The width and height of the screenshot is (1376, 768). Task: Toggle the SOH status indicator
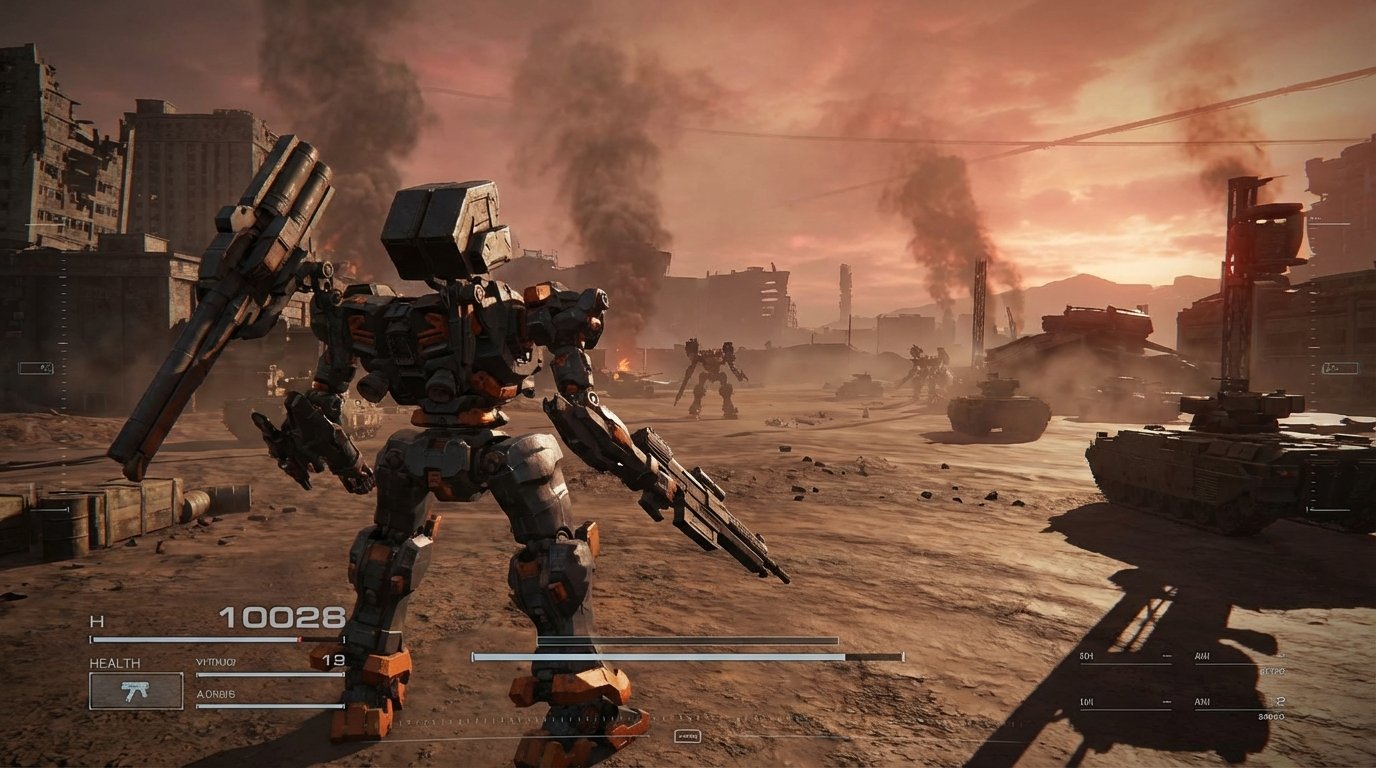click(x=1086, y=656)
